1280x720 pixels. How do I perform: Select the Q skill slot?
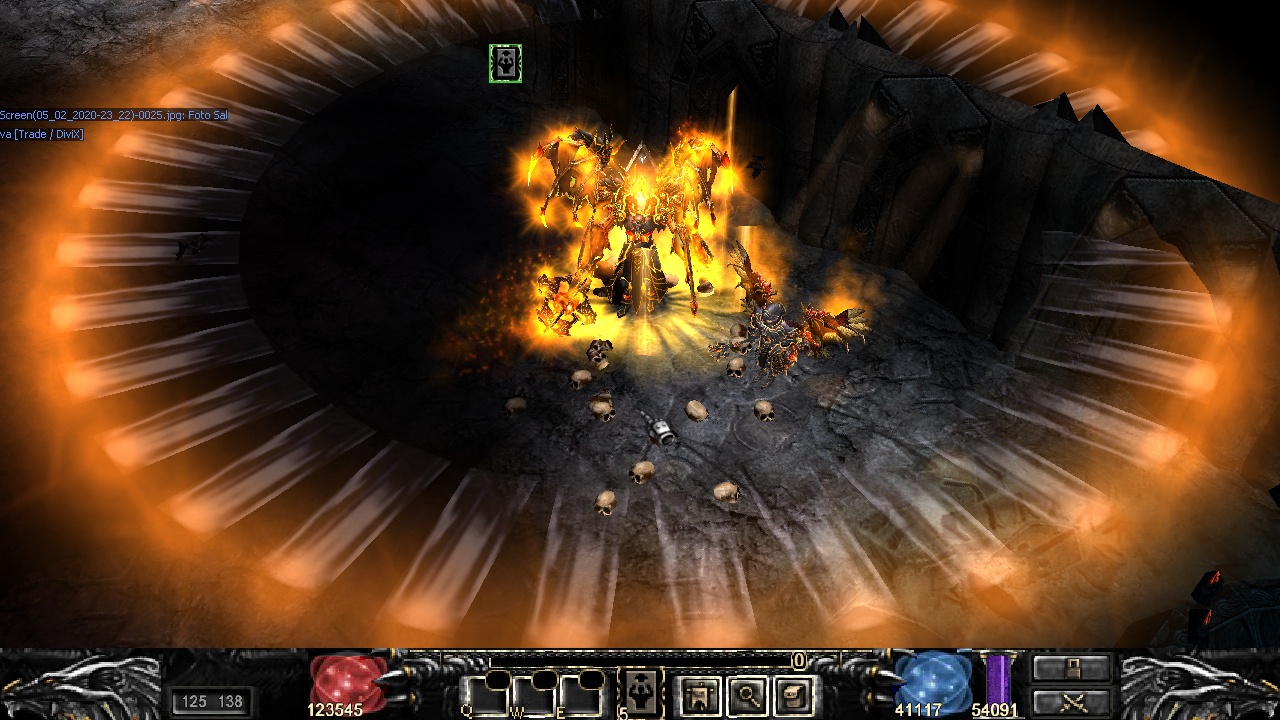[484, 694]
